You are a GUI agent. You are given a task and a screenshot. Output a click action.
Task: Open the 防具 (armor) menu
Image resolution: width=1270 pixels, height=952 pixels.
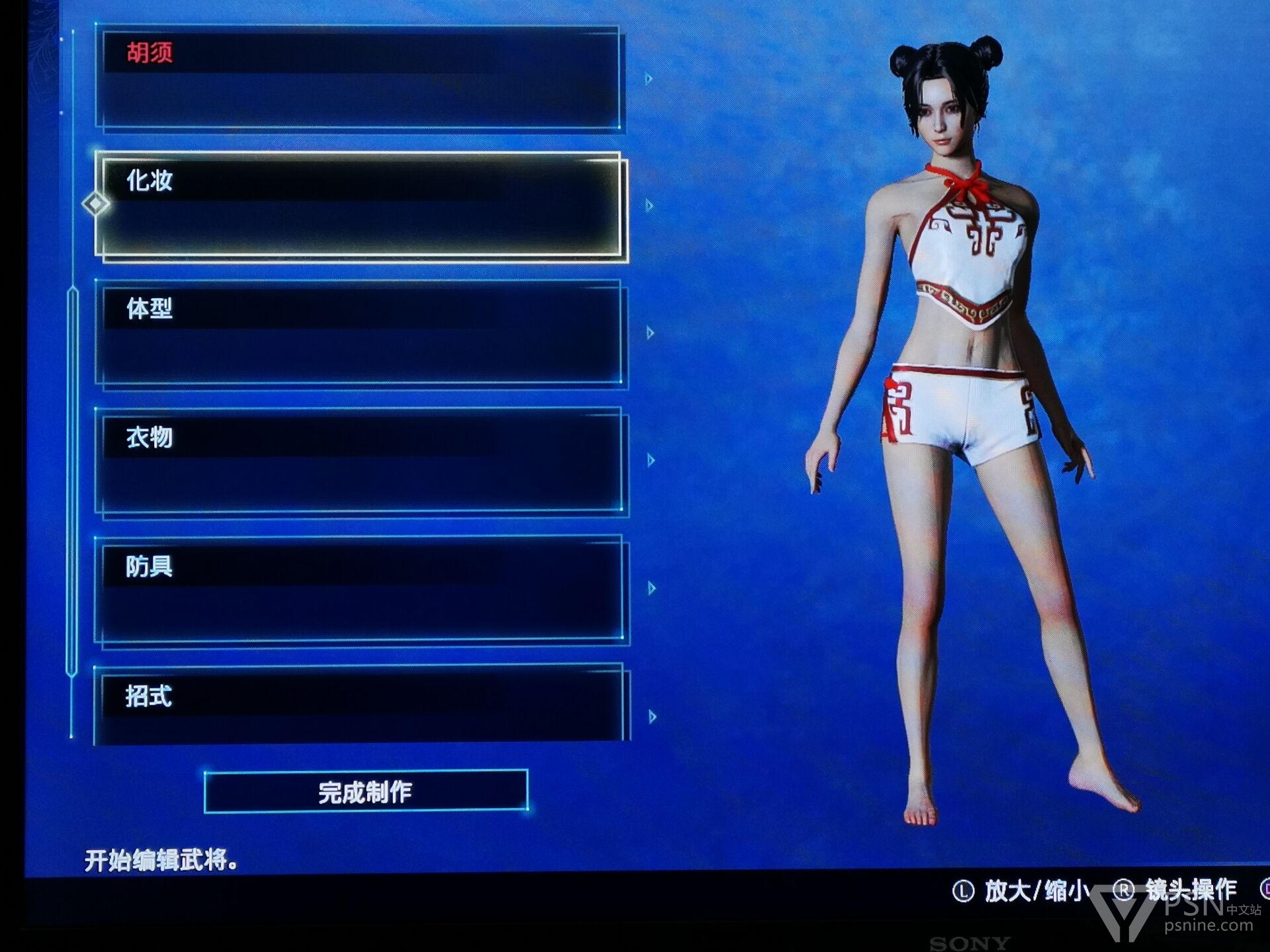359,588
